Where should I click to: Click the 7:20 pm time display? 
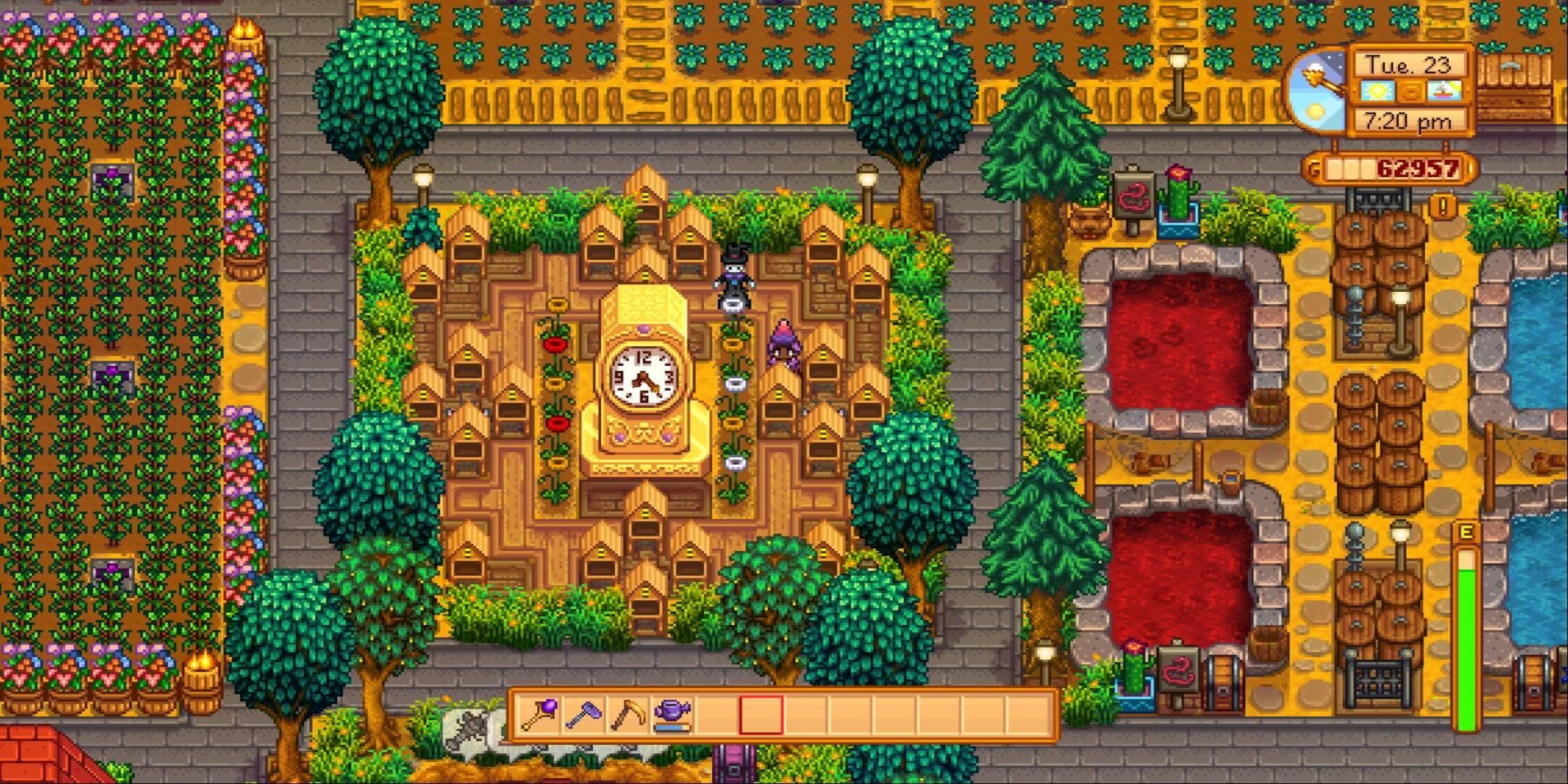[1405, 121]
